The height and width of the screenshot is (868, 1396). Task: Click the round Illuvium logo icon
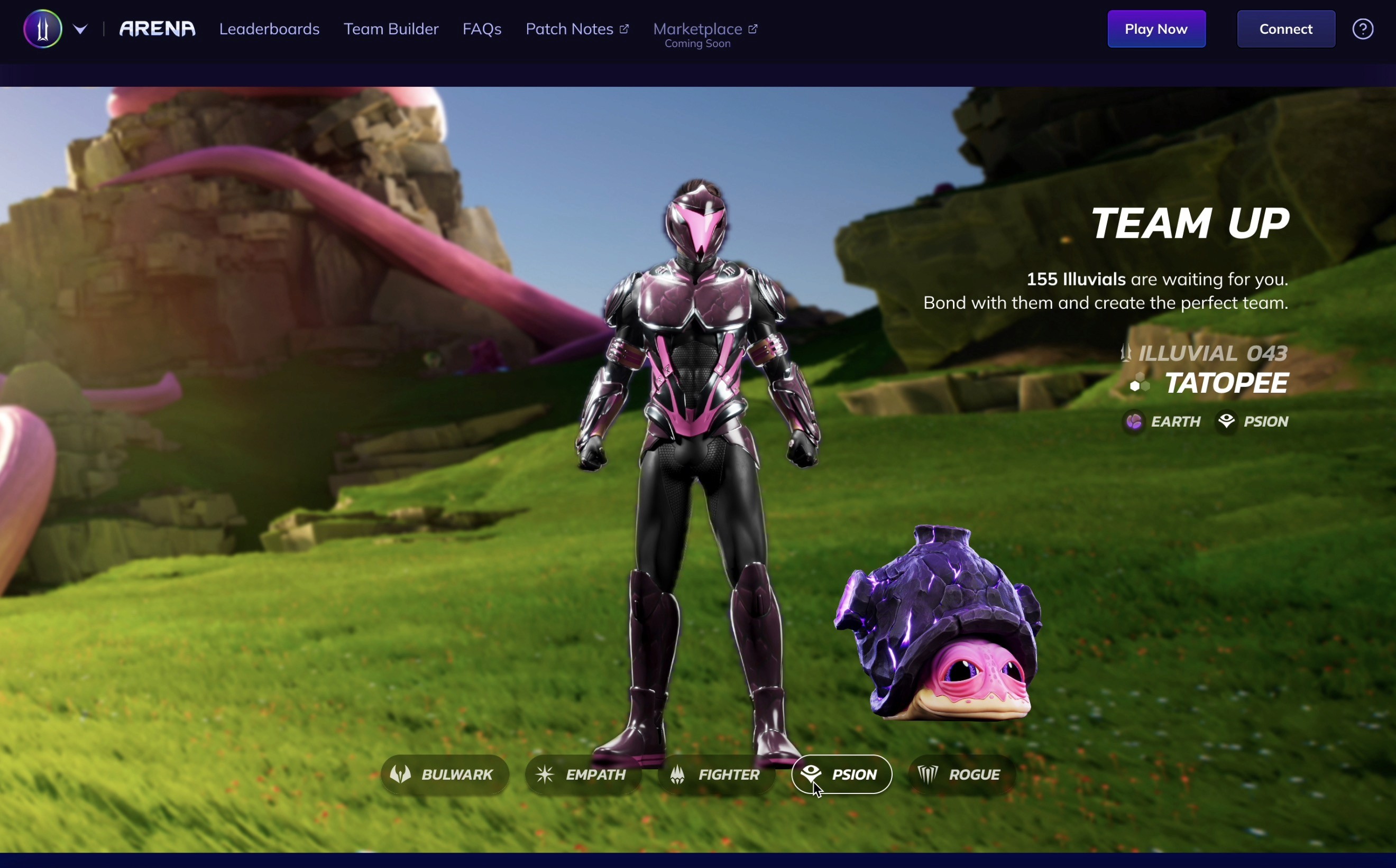coord(42,29)
